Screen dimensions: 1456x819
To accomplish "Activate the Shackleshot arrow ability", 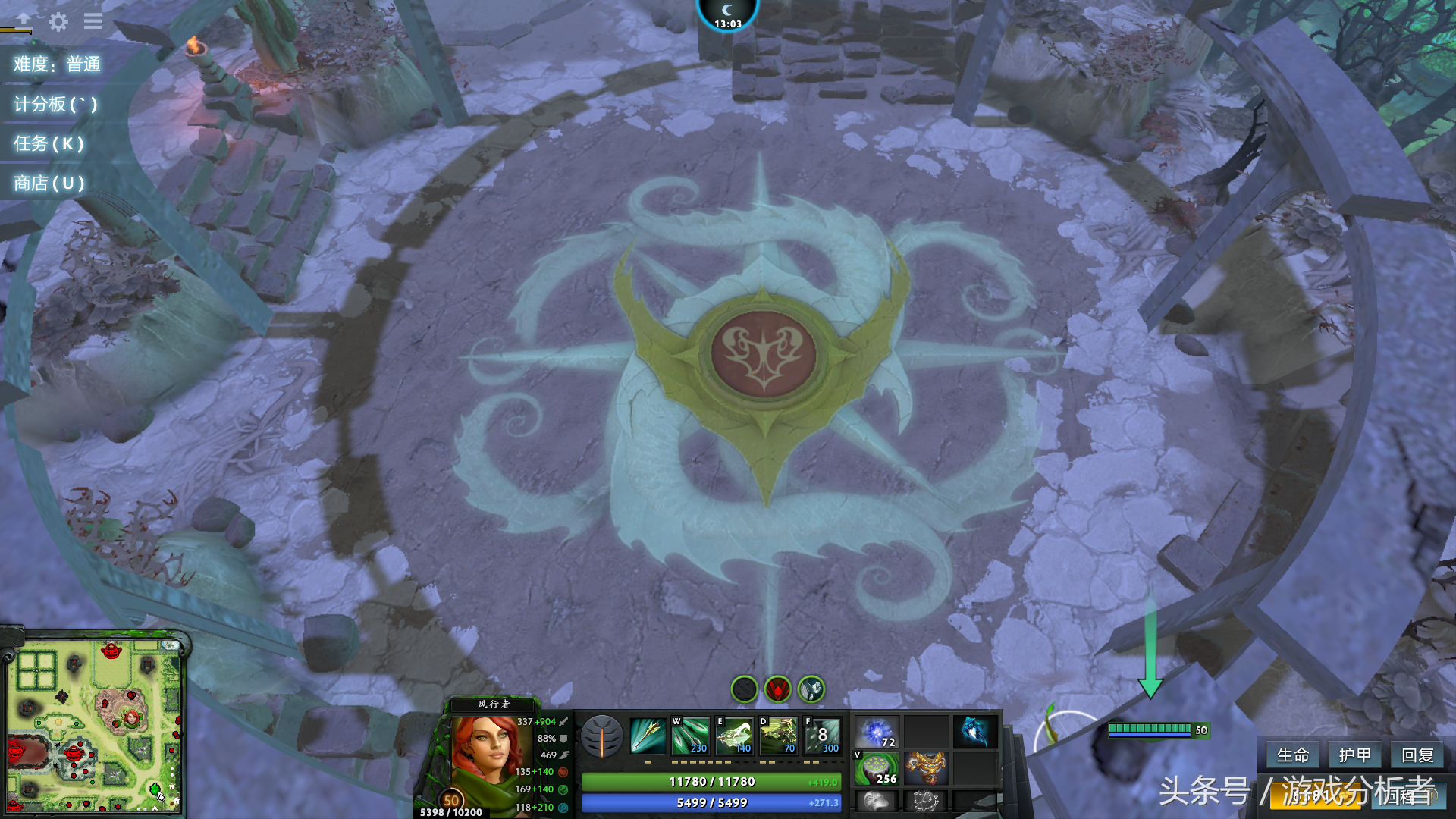I will (648, 736).
